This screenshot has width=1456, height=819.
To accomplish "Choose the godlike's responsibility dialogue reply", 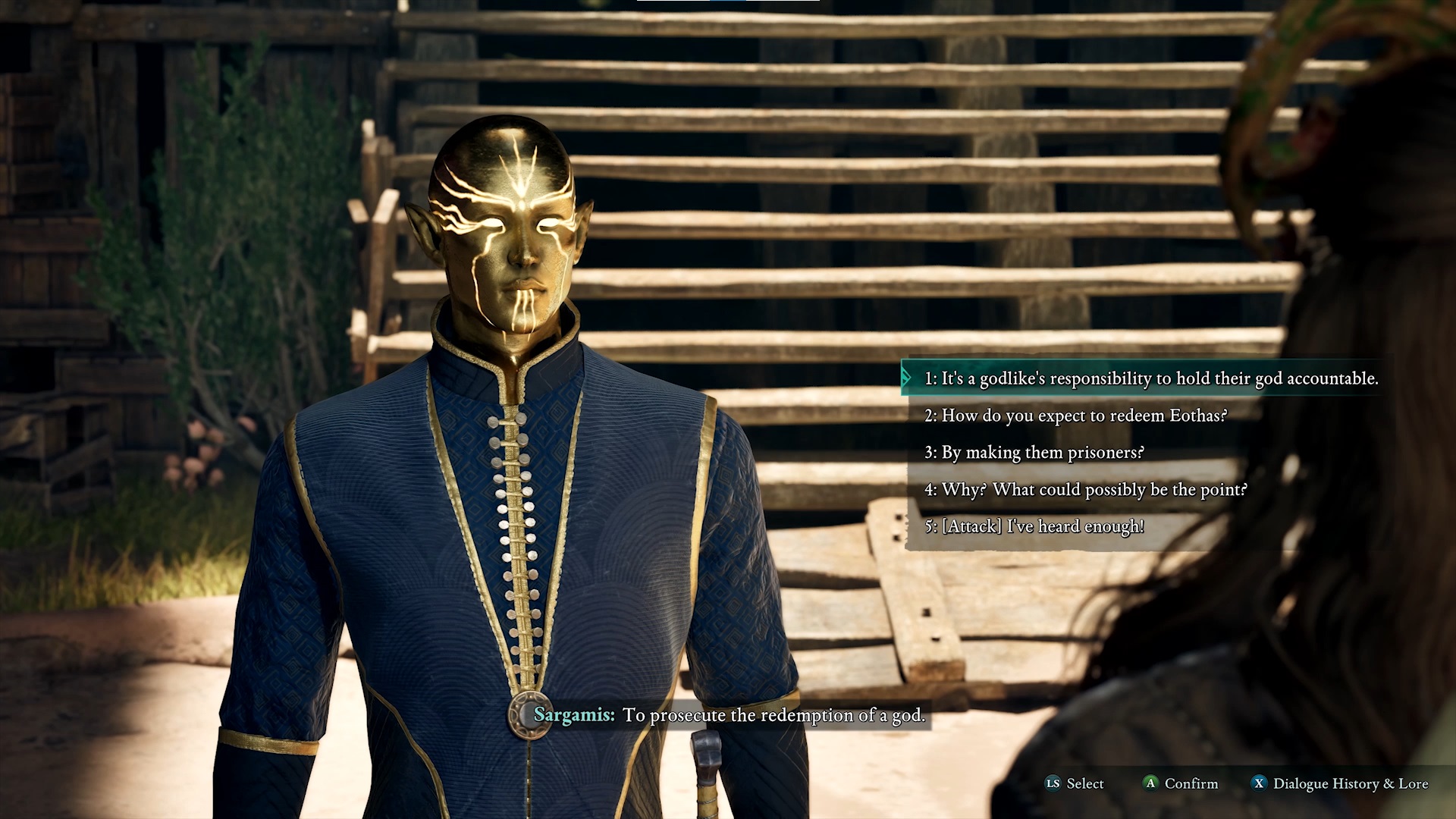I will (x=1150, y=378).
